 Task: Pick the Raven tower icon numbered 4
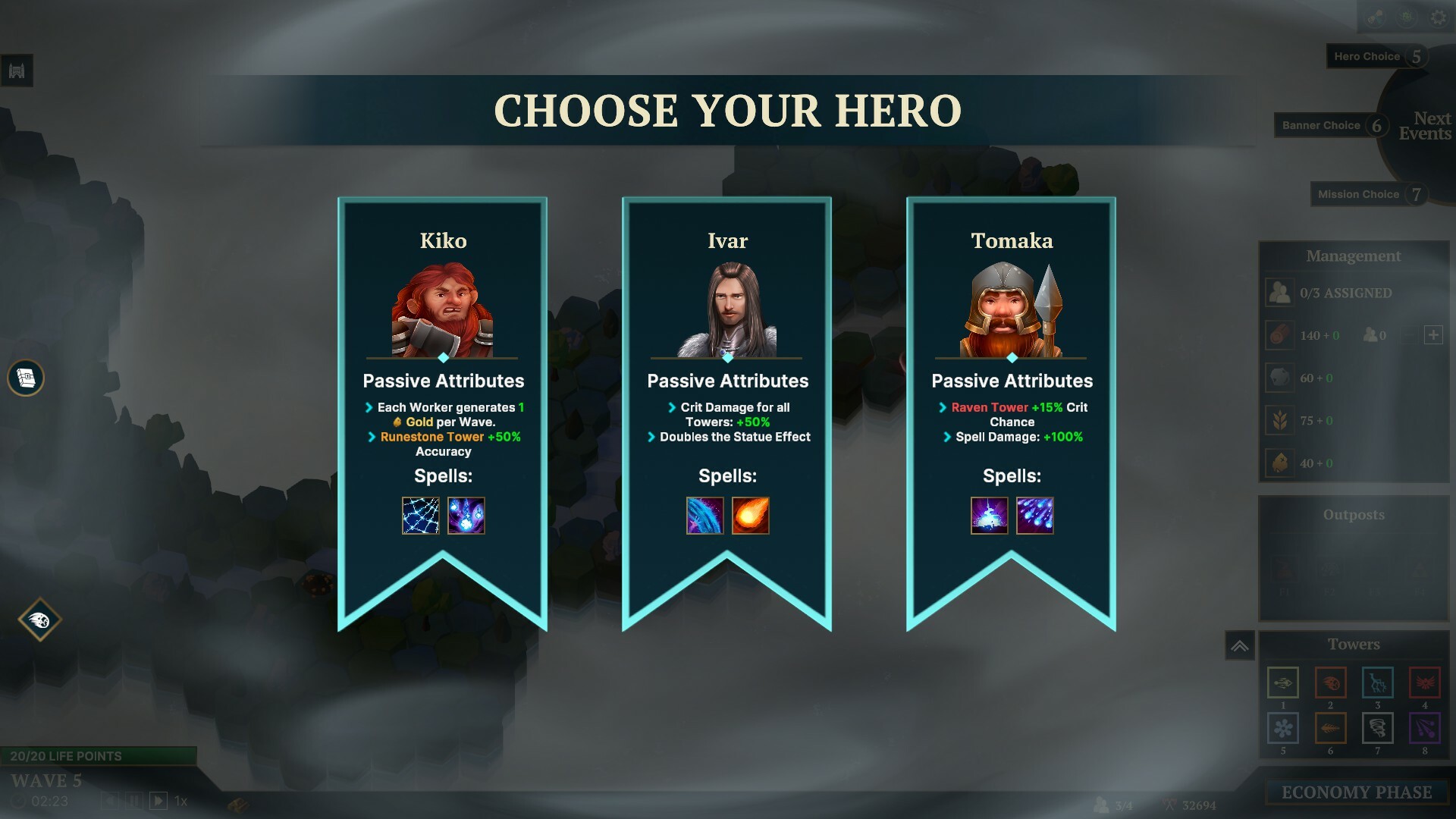click(x=1424, y=682)
